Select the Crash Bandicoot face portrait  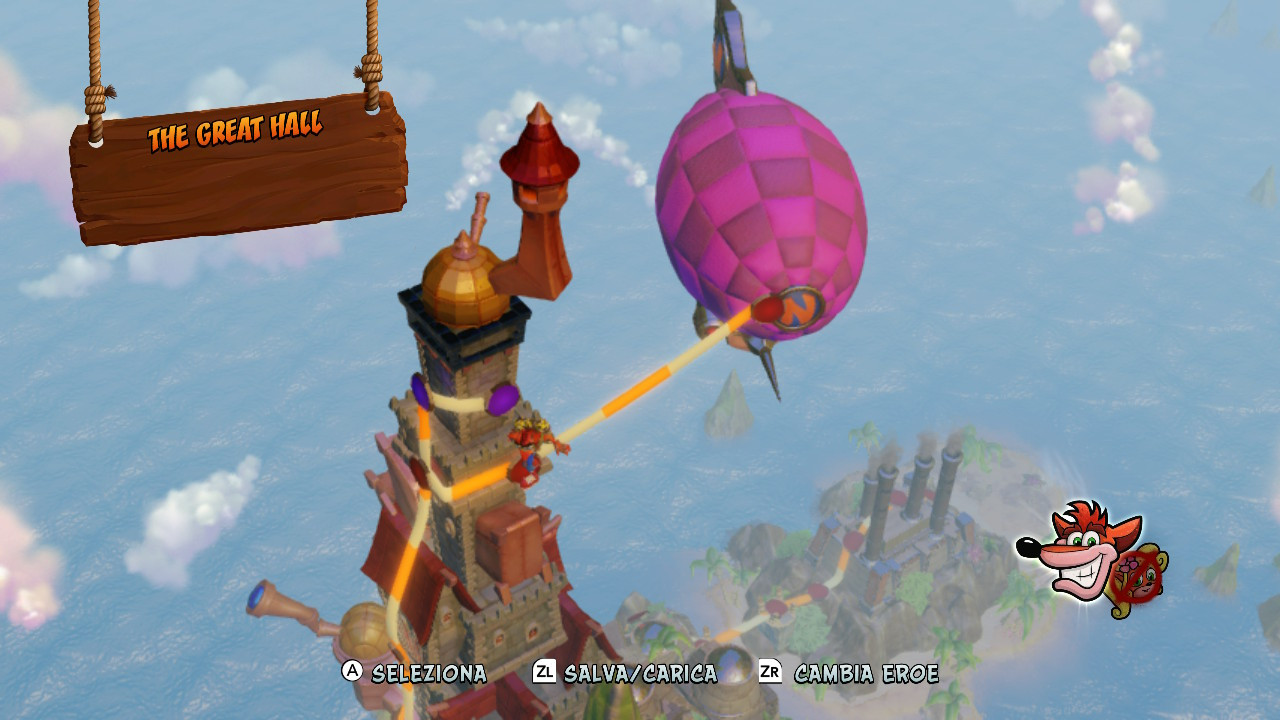pos(1078,545)
